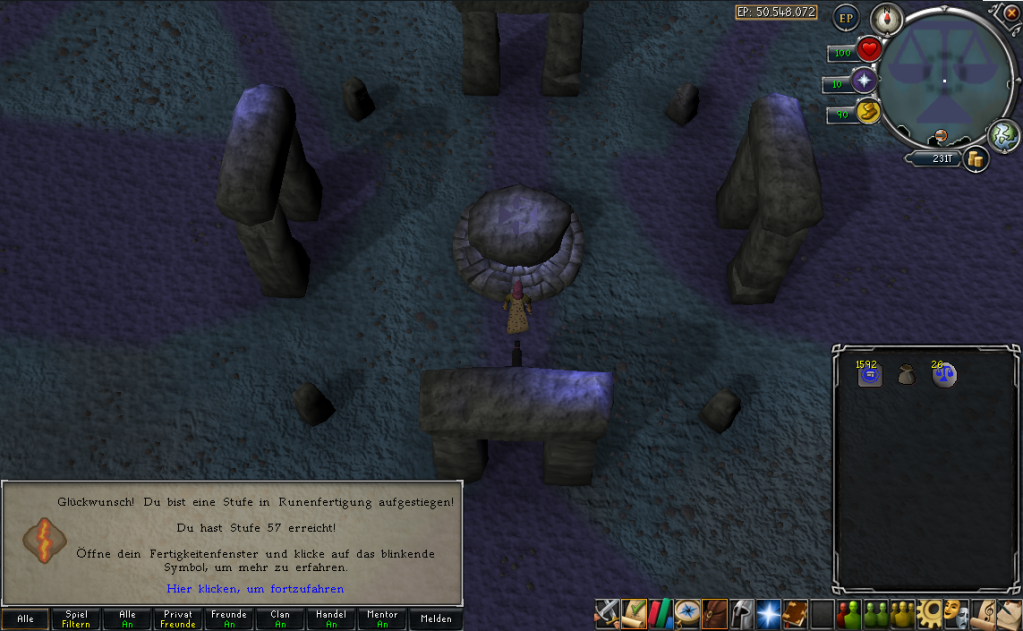Open the gold coins money pouch
1023x631 pixels.
point(975,158)
